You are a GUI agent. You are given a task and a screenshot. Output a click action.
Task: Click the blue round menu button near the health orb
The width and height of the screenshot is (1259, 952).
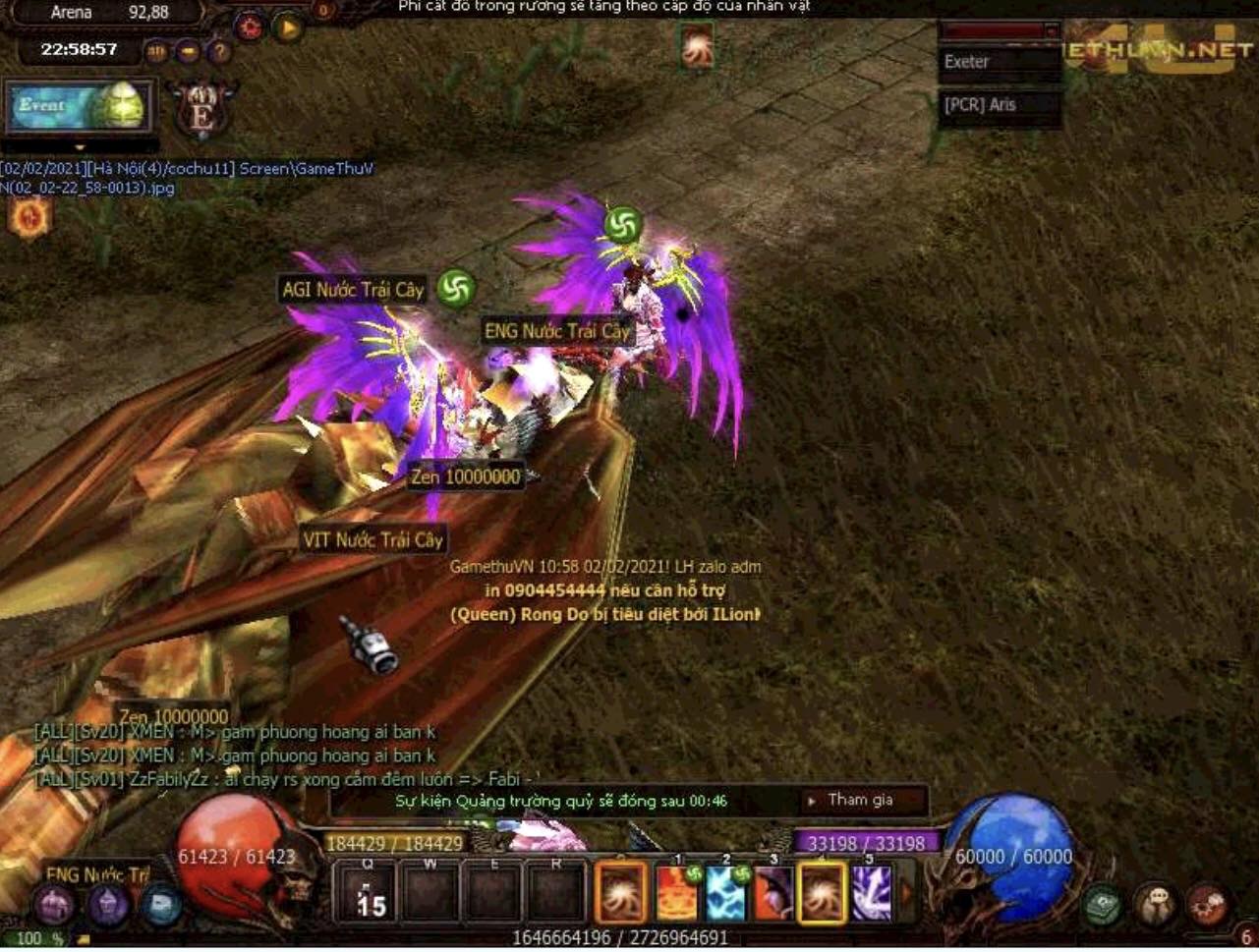(161, 904)
